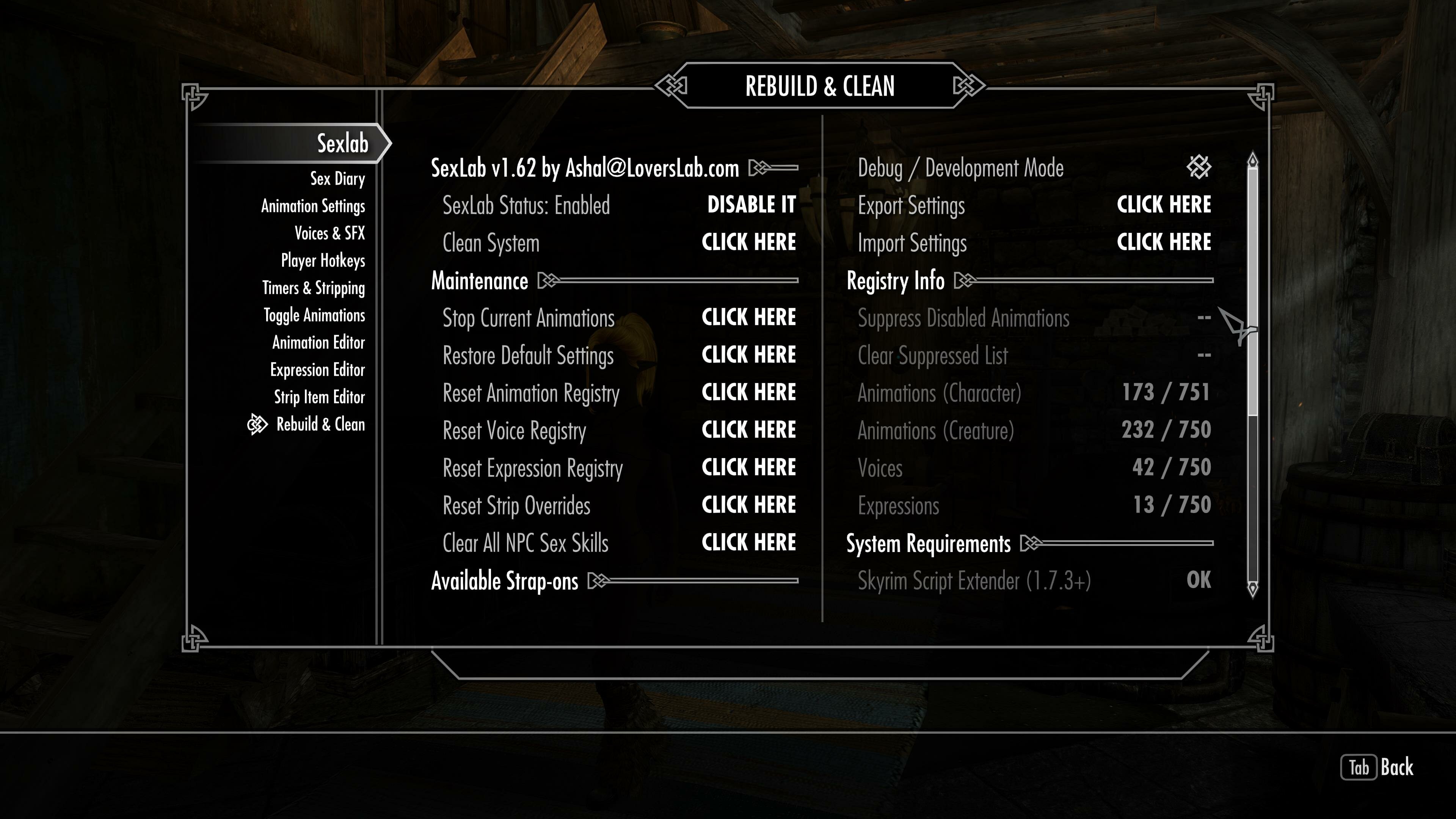Reset Strip Overrides
The width and height of the screenshot is (1456, 819).
[x=748, y=505]
